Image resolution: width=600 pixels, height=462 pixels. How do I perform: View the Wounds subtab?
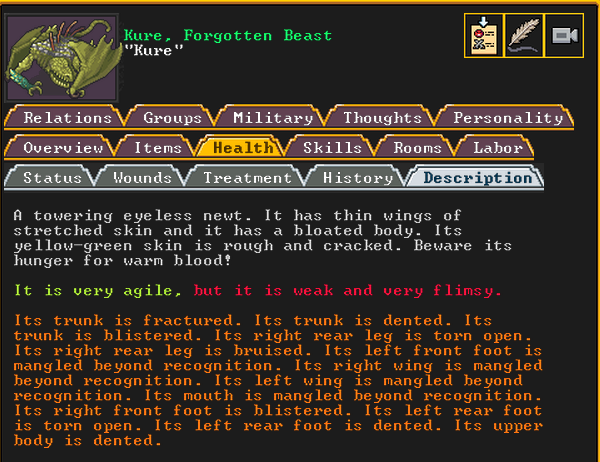(142, 178)
